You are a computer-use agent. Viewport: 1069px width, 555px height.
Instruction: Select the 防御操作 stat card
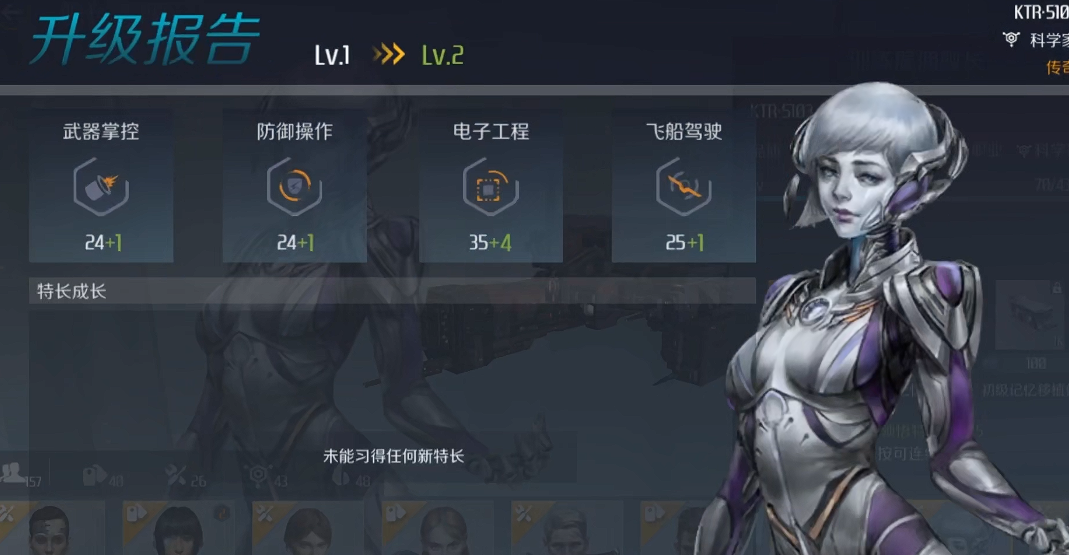click(295, 186)
